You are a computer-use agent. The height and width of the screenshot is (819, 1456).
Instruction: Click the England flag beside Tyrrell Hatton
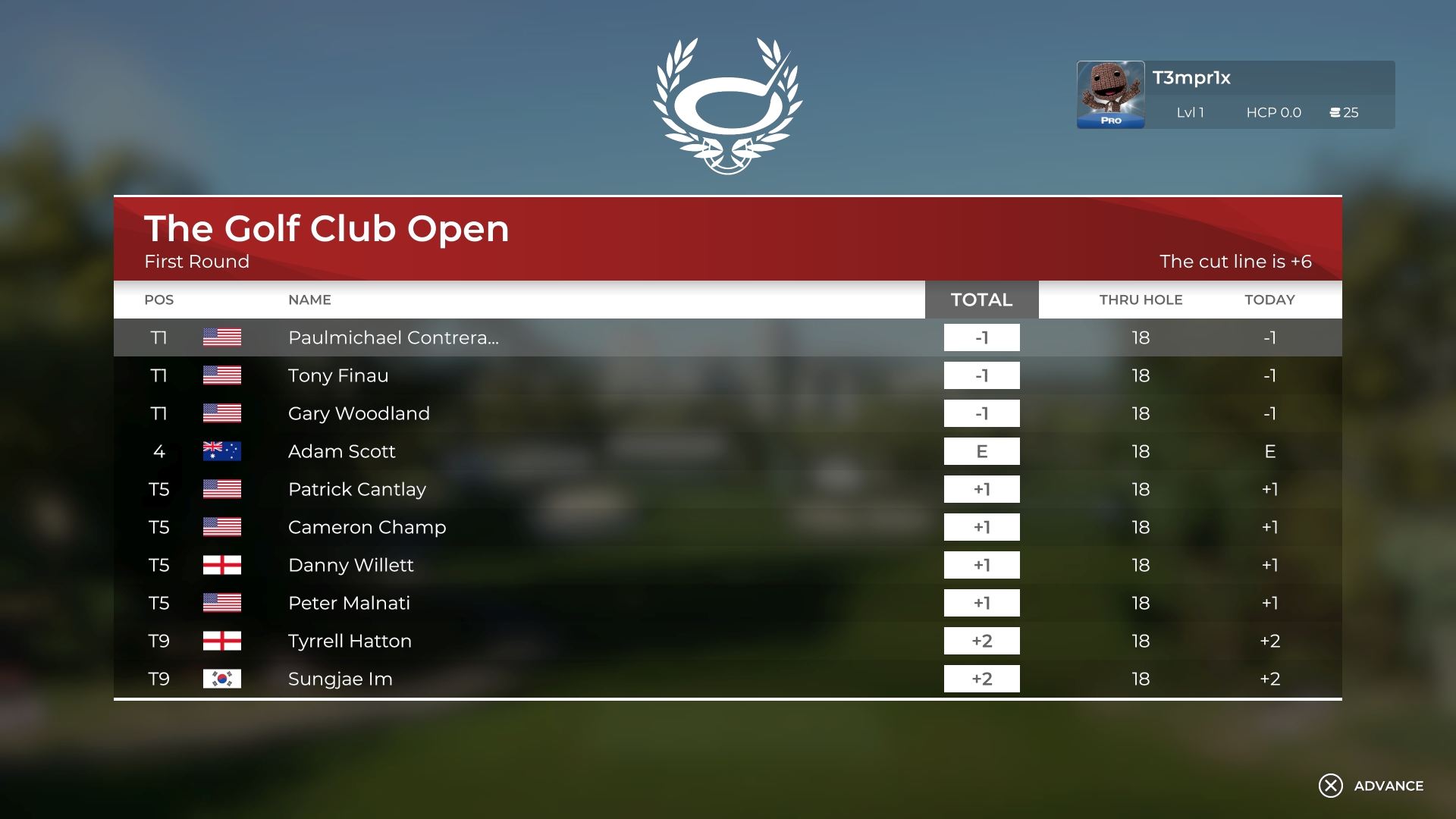(223, 641)
